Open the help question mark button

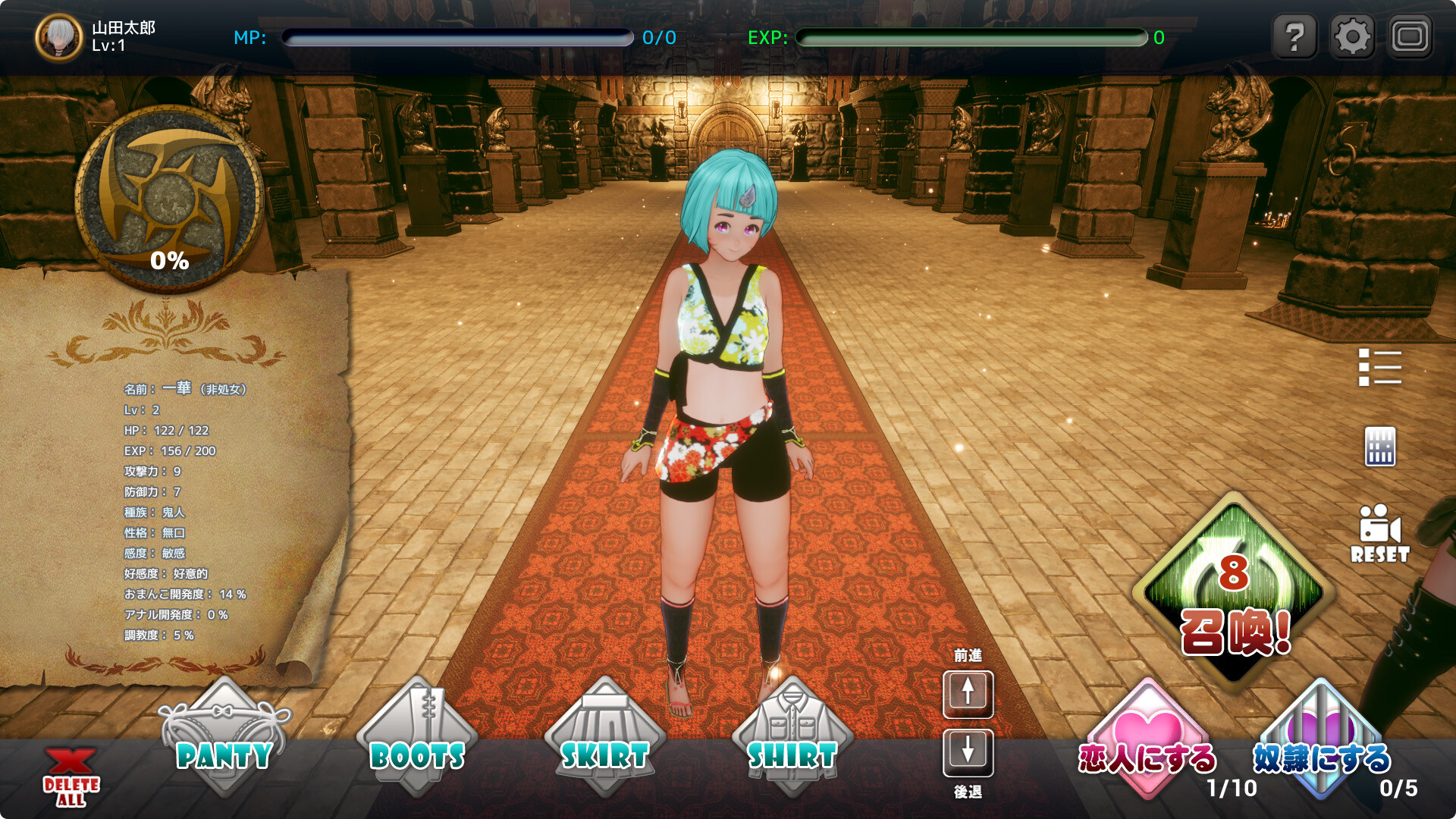[x=1295, y=36]
